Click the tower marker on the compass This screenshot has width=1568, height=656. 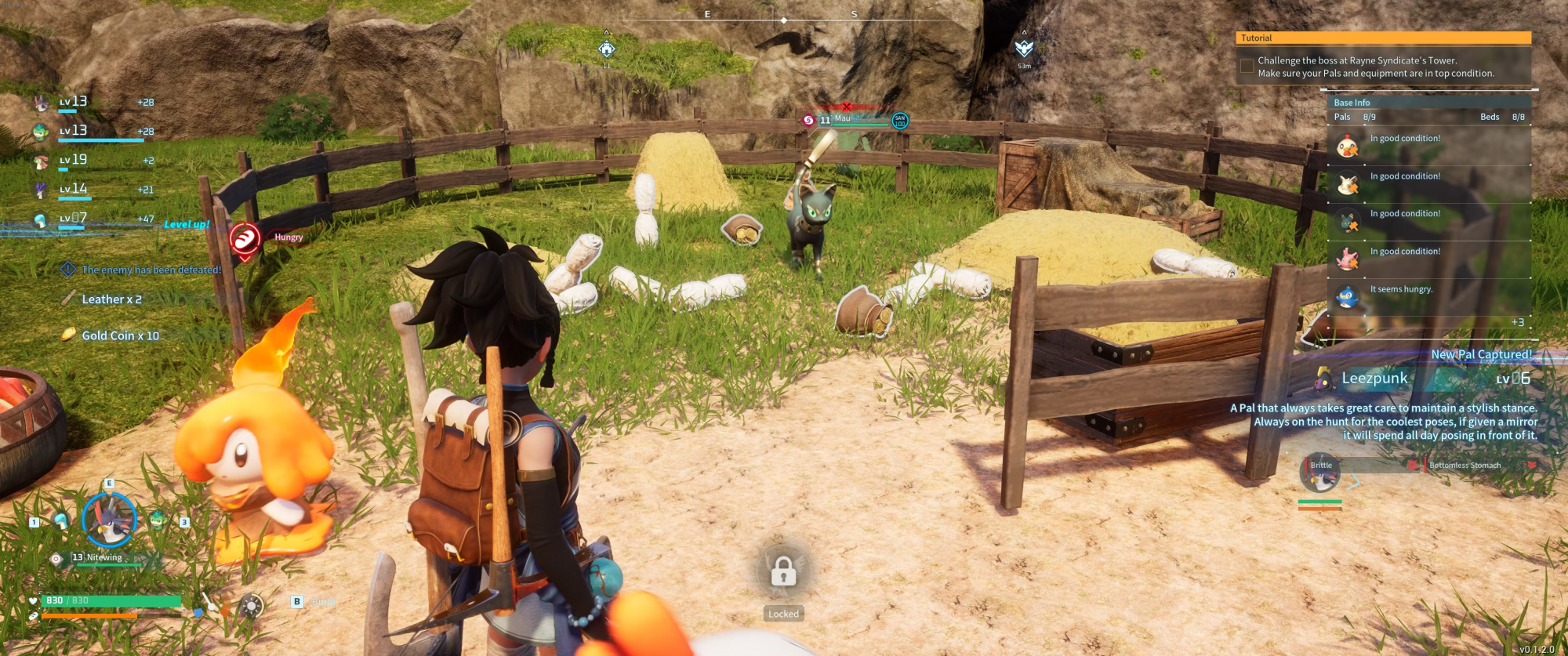point(1024,49)
